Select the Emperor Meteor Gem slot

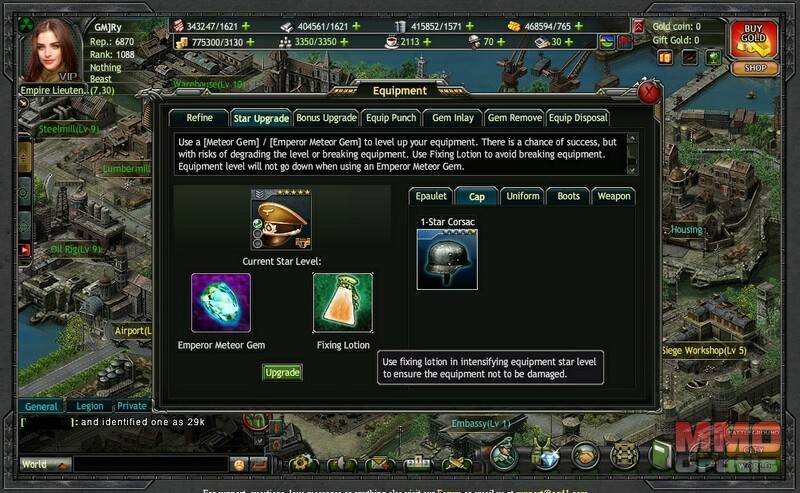221,303
